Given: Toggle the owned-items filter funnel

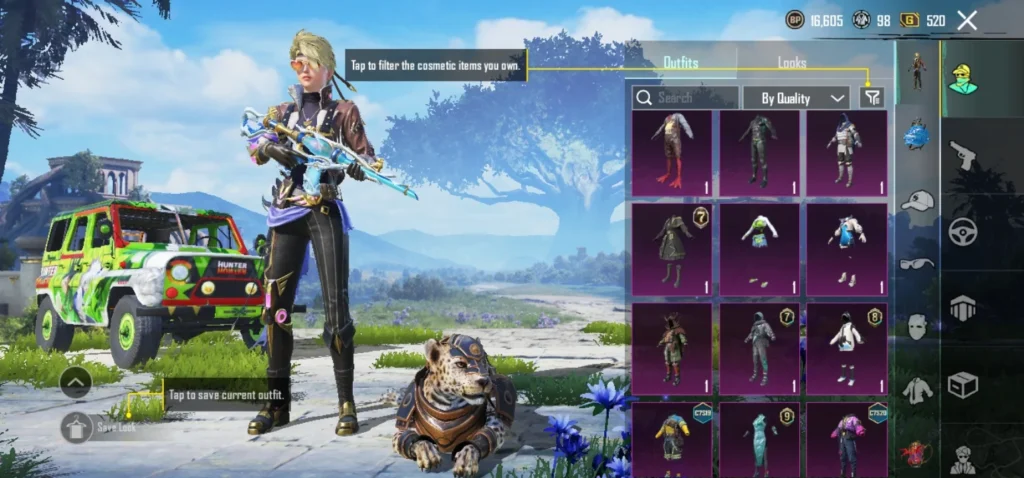Looking at the screenshot, I should (x=872, y=97).
